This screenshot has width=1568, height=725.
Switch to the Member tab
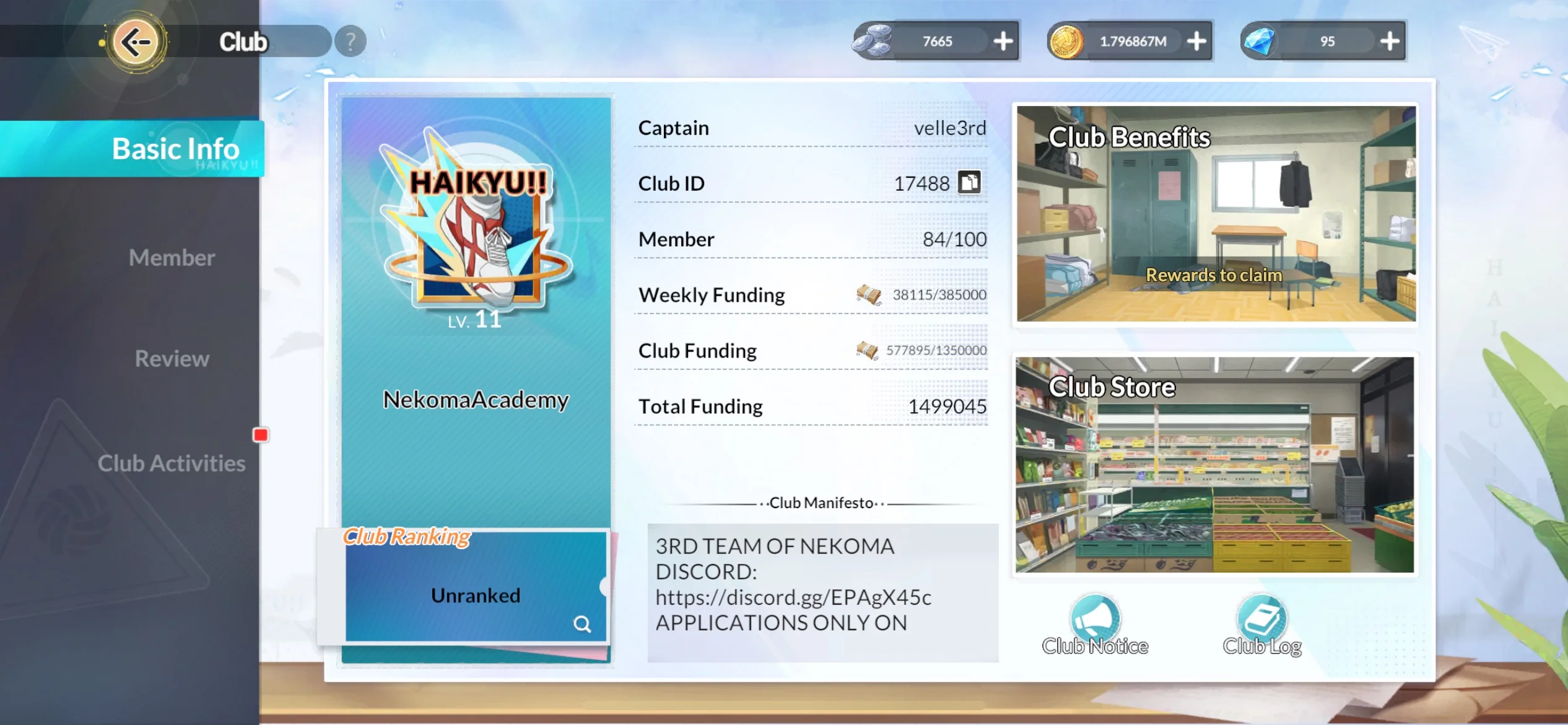pos(171,257)
